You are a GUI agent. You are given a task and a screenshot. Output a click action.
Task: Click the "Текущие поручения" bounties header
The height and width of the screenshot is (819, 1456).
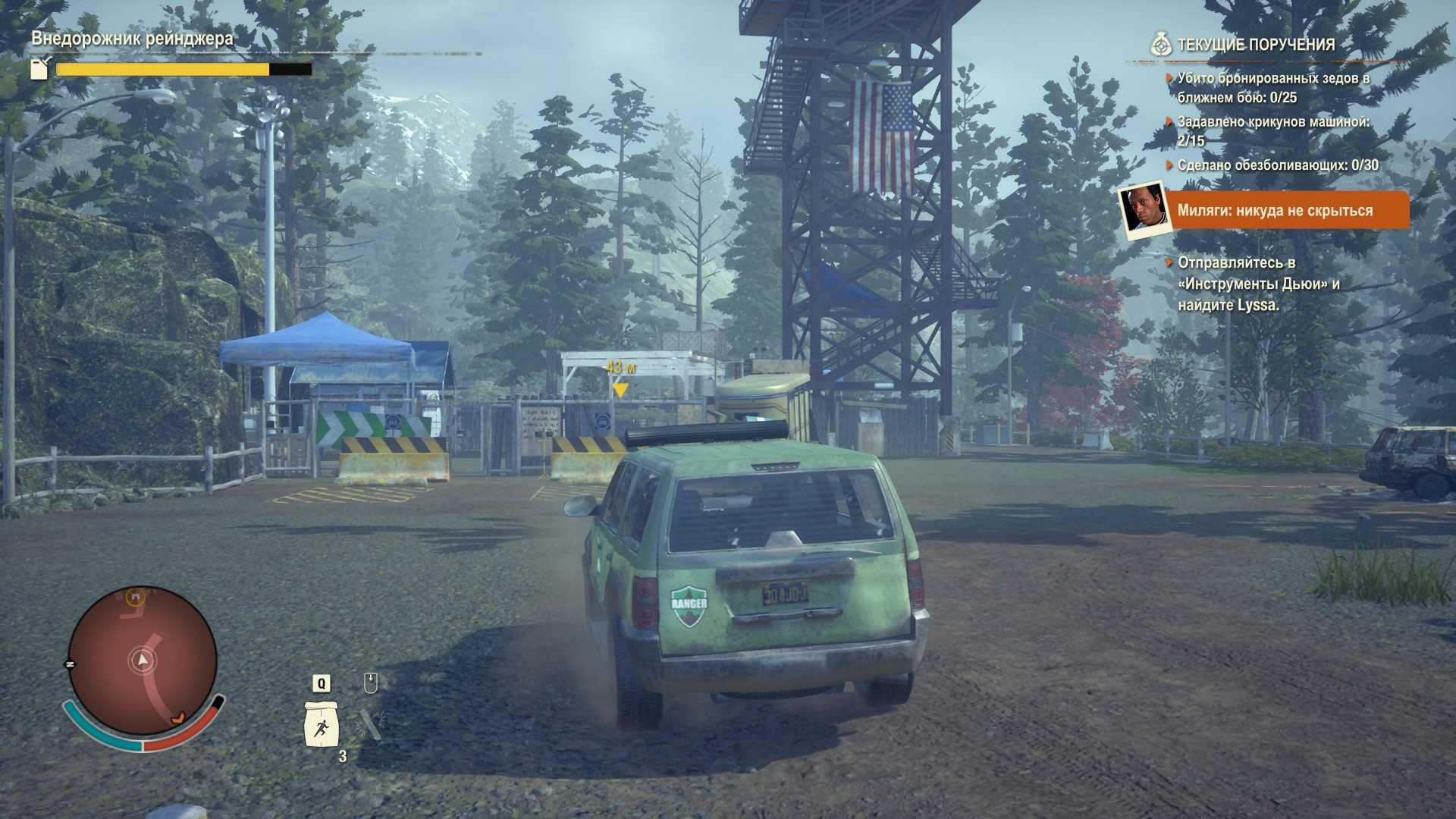pos(1255,45)
